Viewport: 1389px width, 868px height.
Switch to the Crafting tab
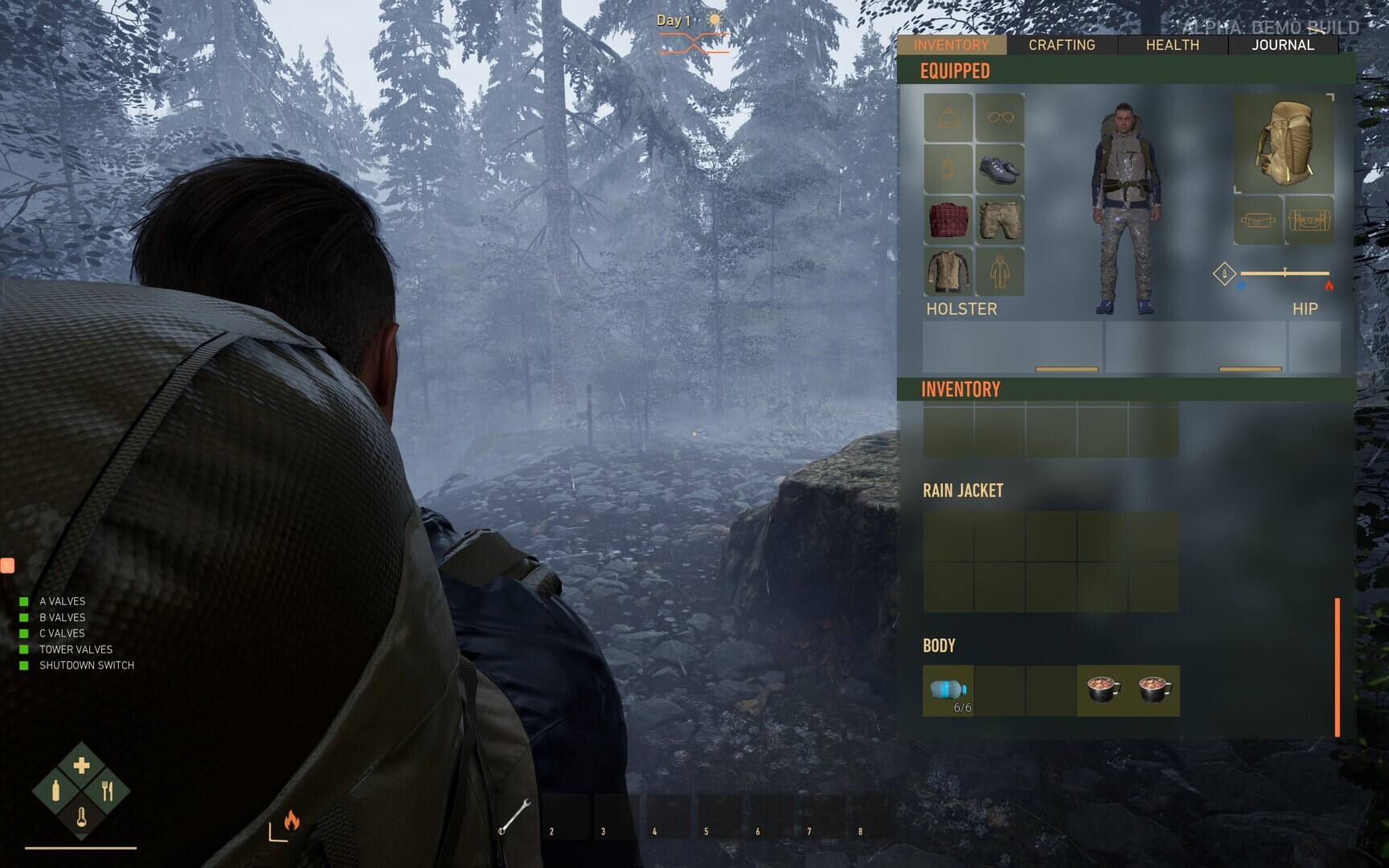1062,45
